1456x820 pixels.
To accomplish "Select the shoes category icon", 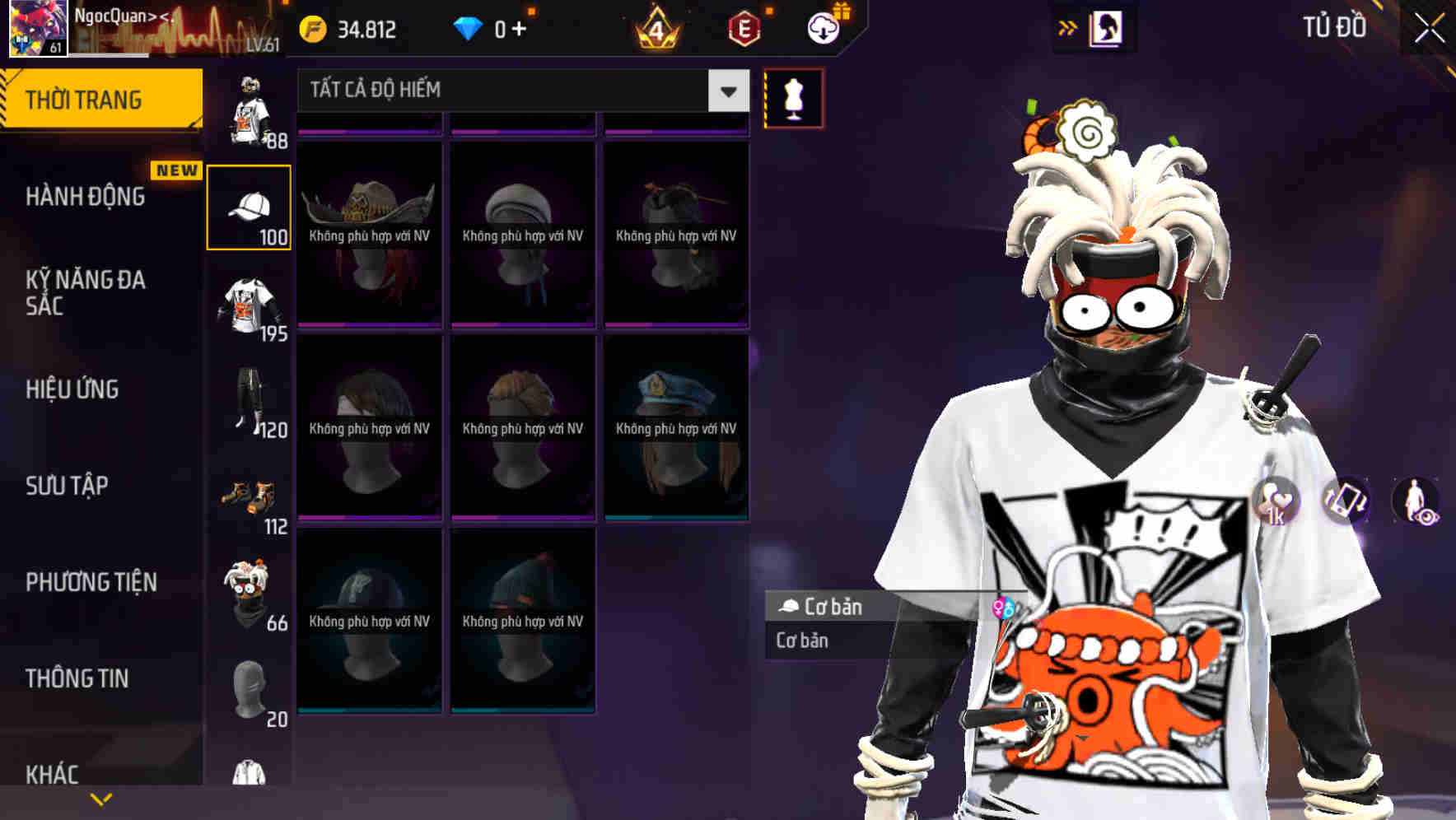I will 247,495.
